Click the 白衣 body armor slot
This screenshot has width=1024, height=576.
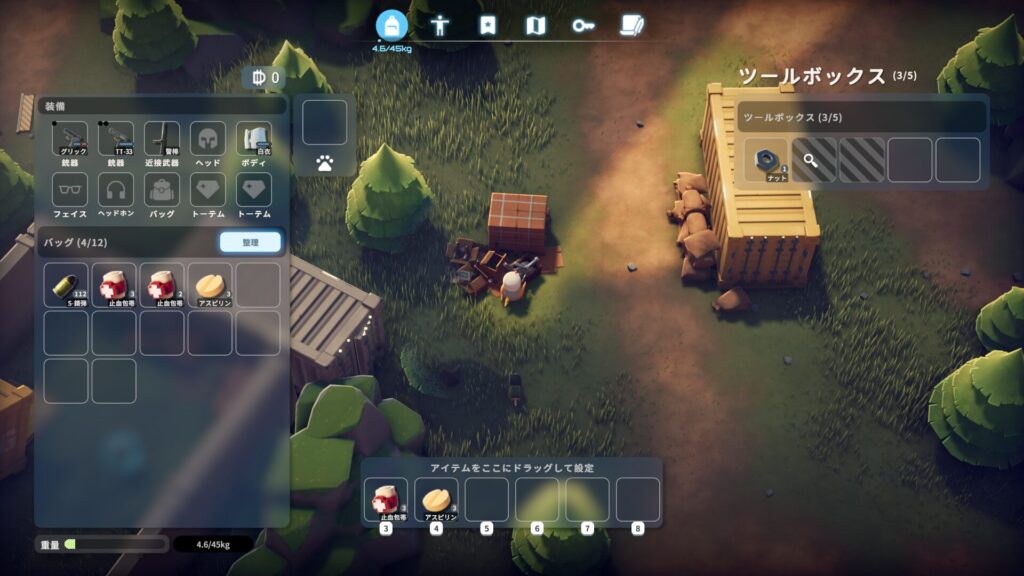pyautogui.click(x=254, y=140)
